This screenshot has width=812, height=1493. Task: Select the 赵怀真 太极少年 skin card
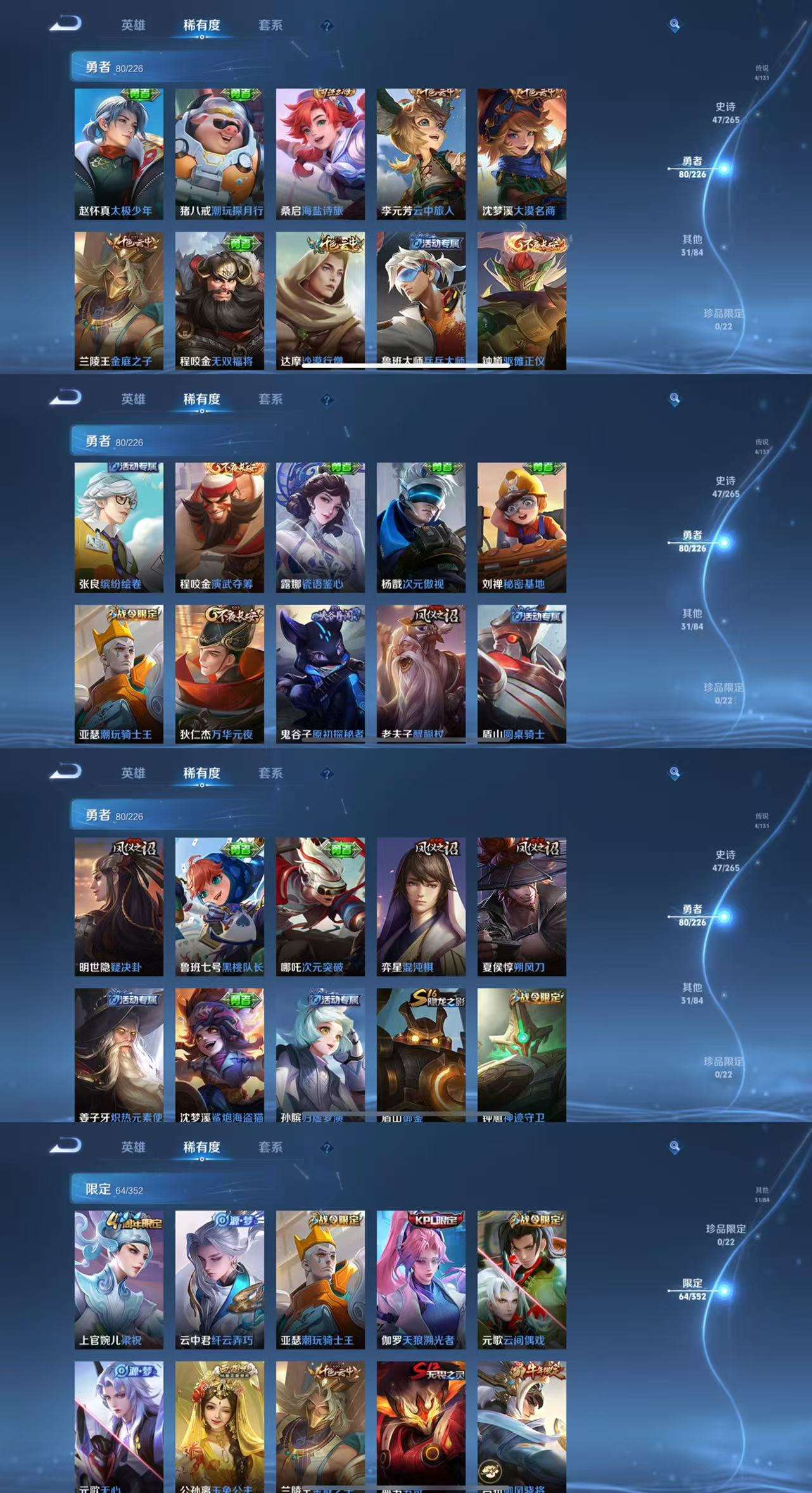point(118,154)
